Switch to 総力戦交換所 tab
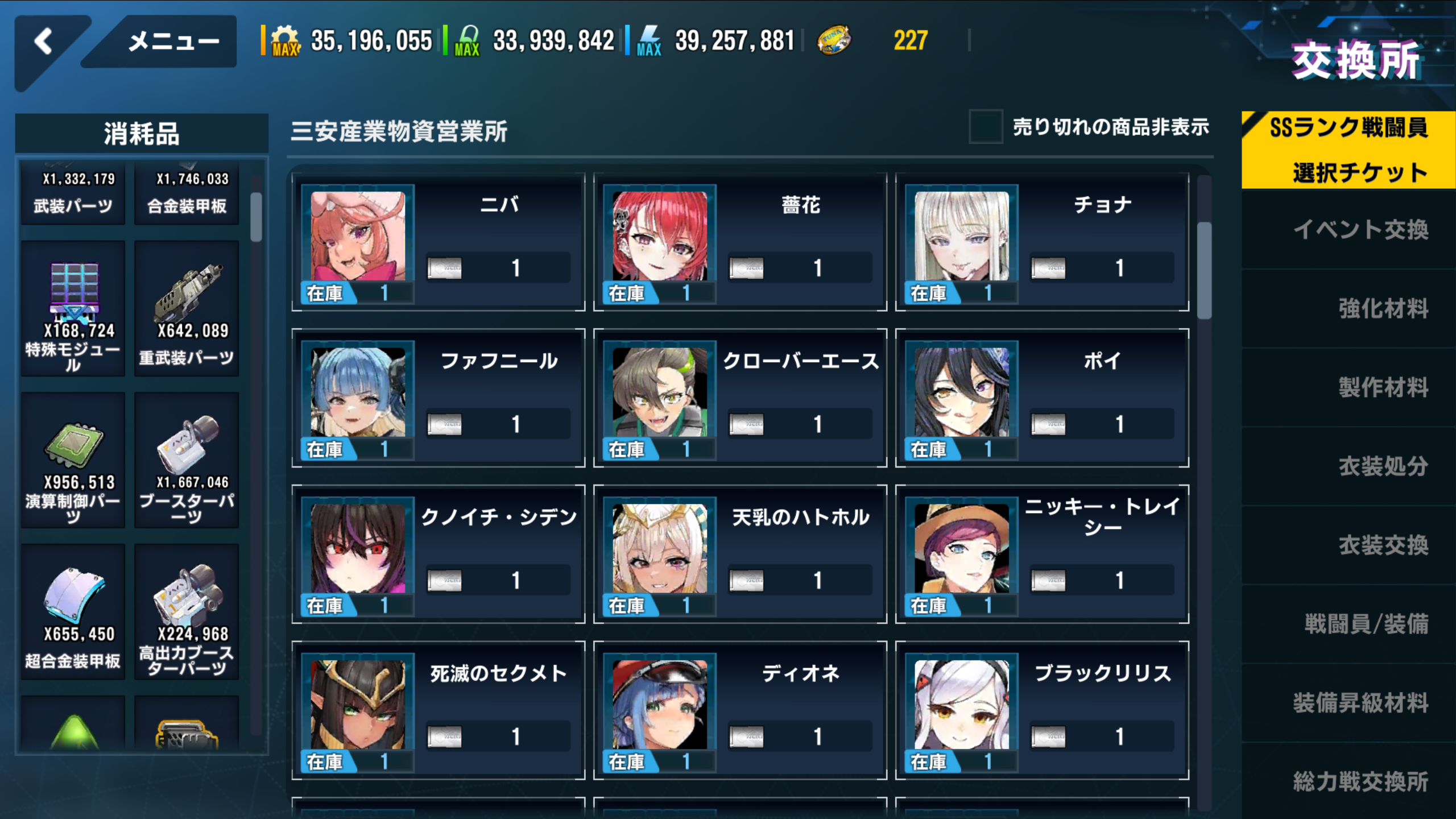The width and height of the screenshot is (1456, 819). [1359, 781]
